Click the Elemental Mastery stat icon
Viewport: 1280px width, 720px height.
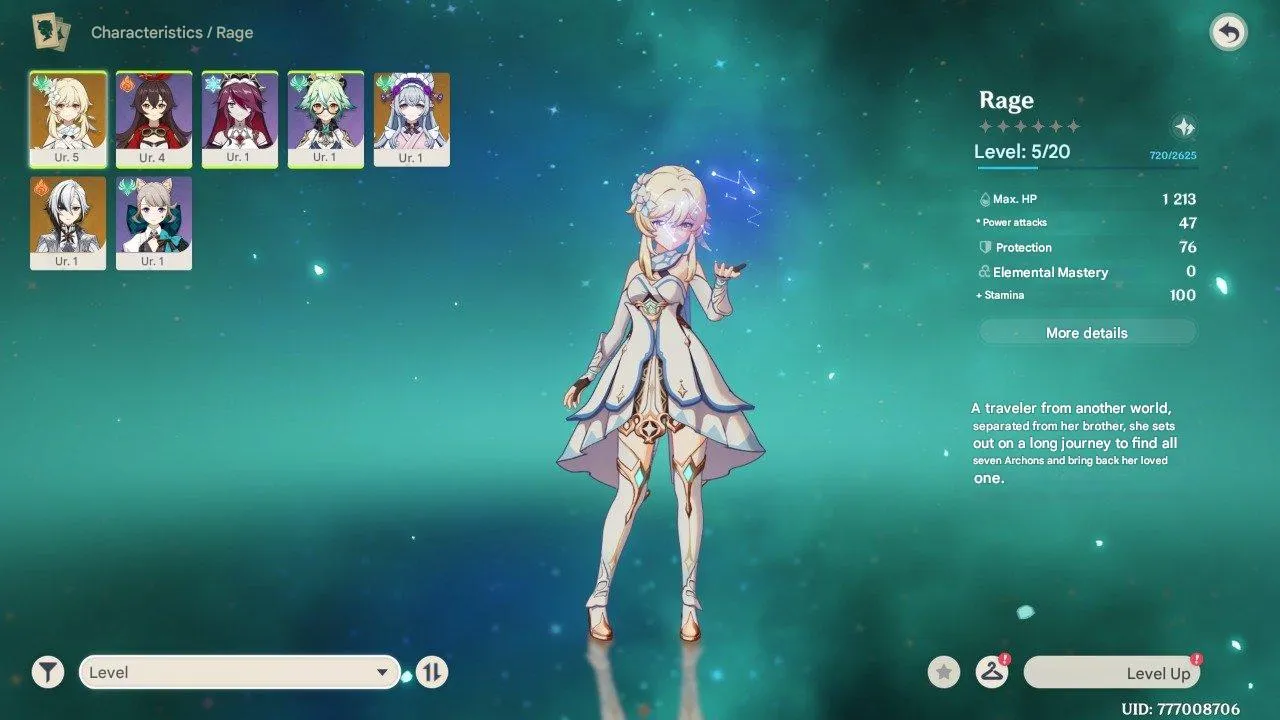point(984,271)
